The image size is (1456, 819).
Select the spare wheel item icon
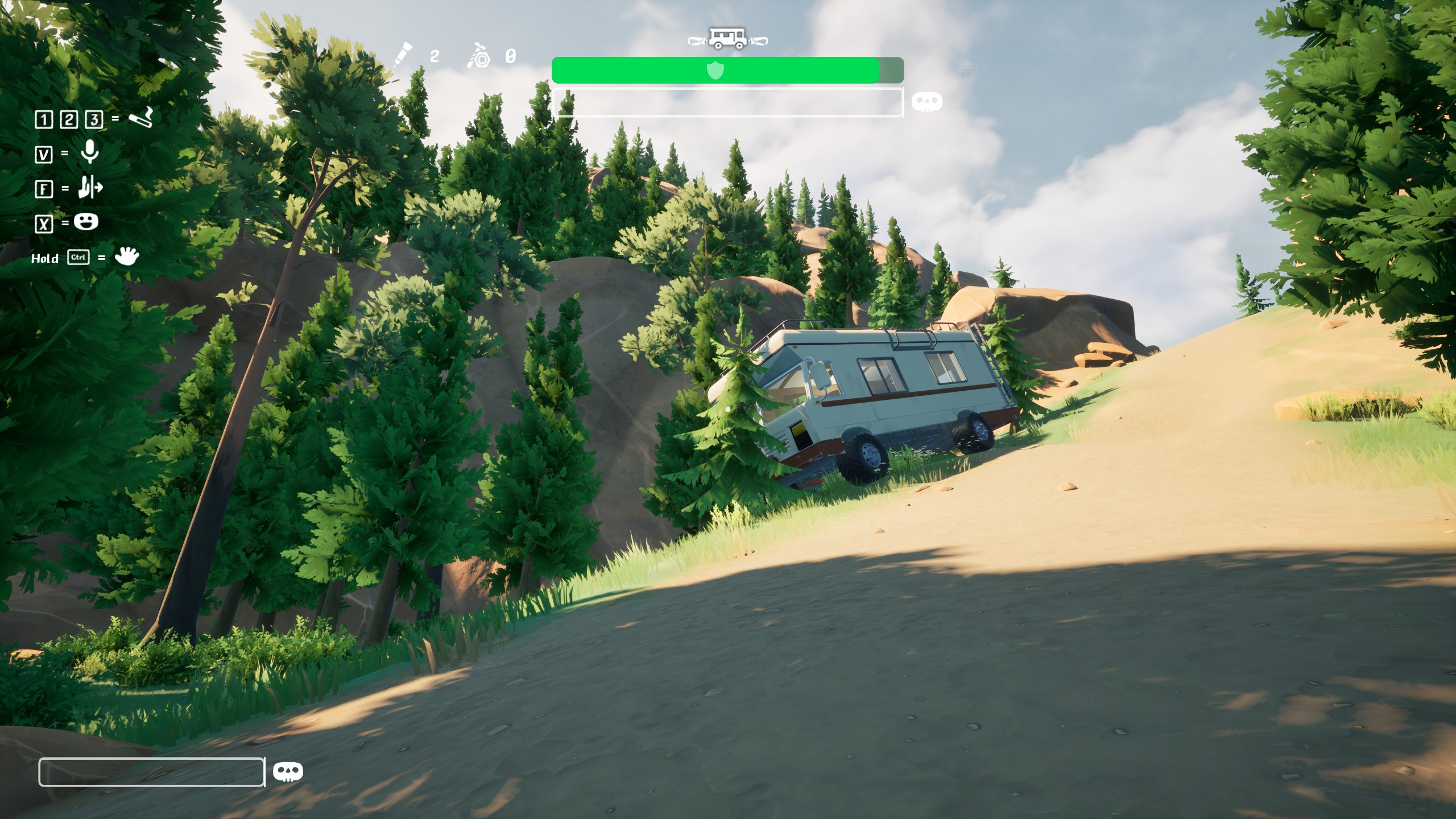click(x=479, y=56)
